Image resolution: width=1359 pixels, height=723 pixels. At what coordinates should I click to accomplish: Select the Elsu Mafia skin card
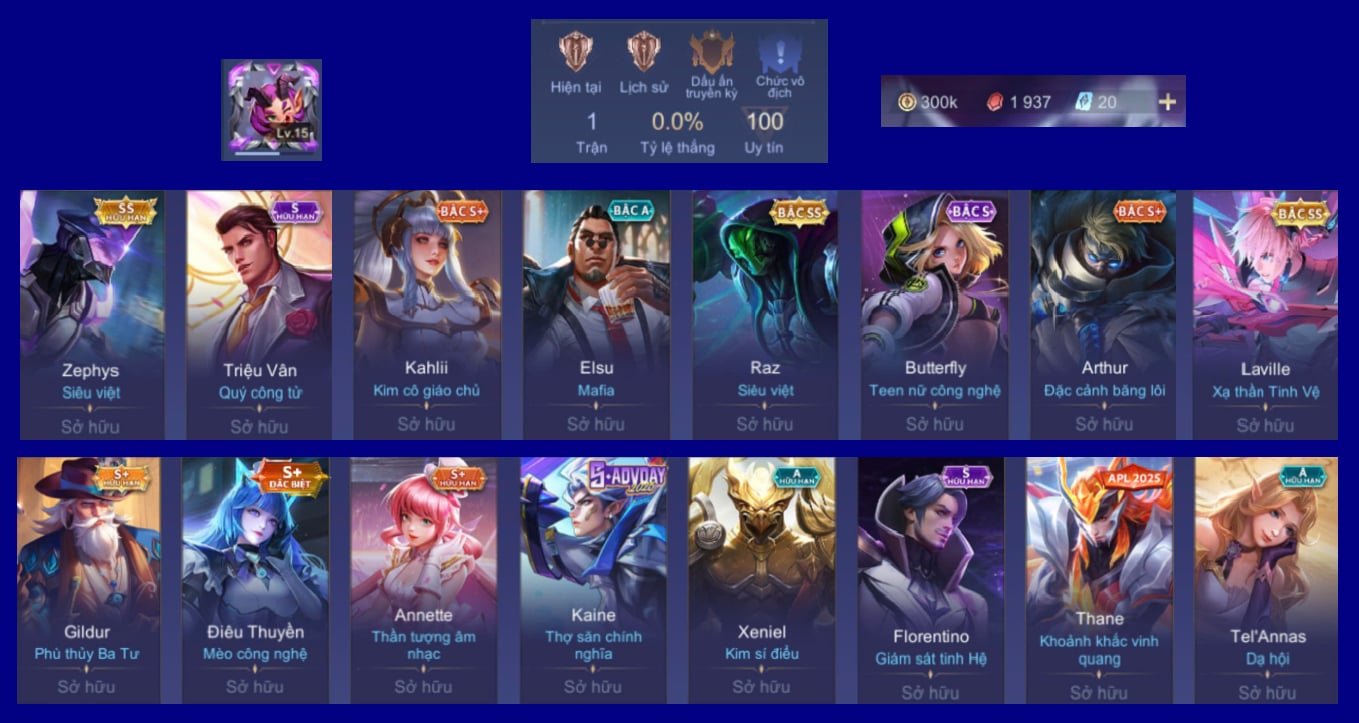click(596, 314)
